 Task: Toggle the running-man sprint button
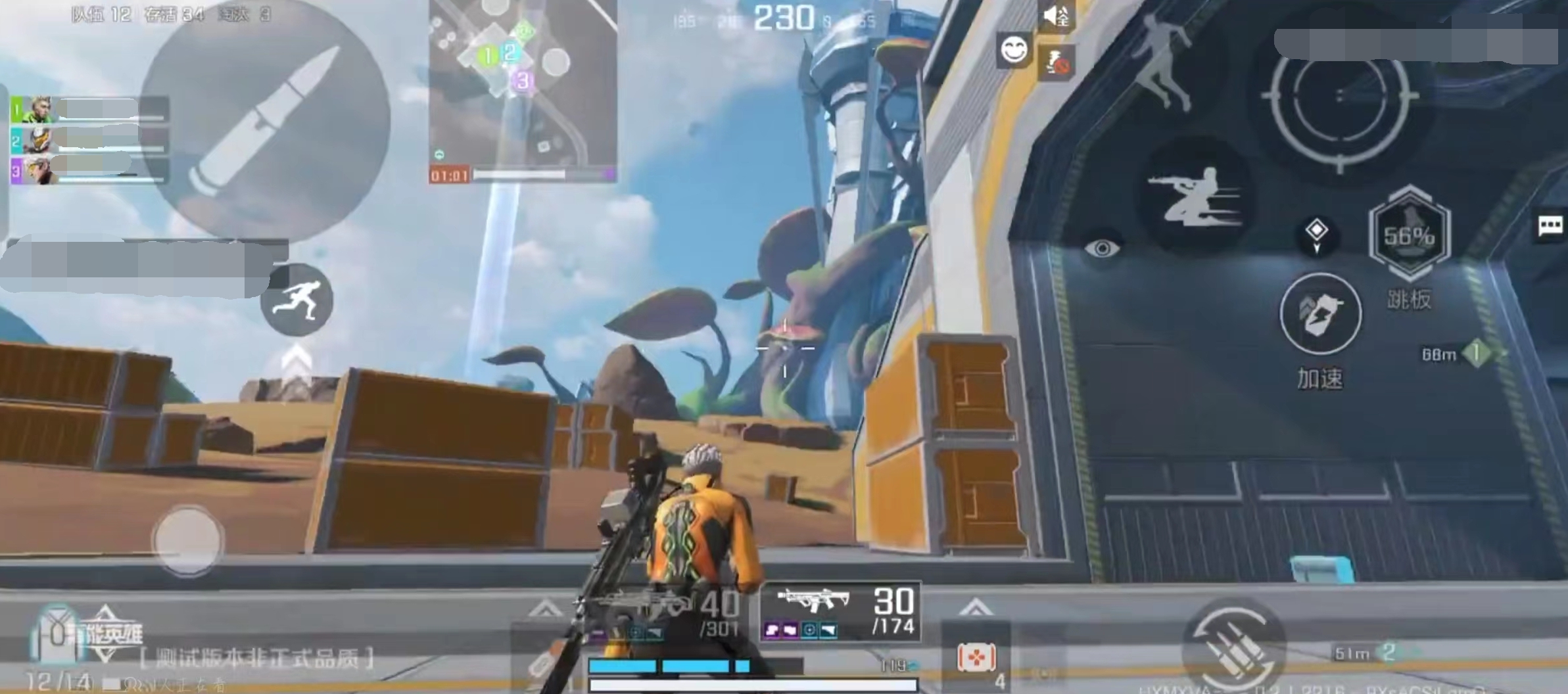click(297, 300)
